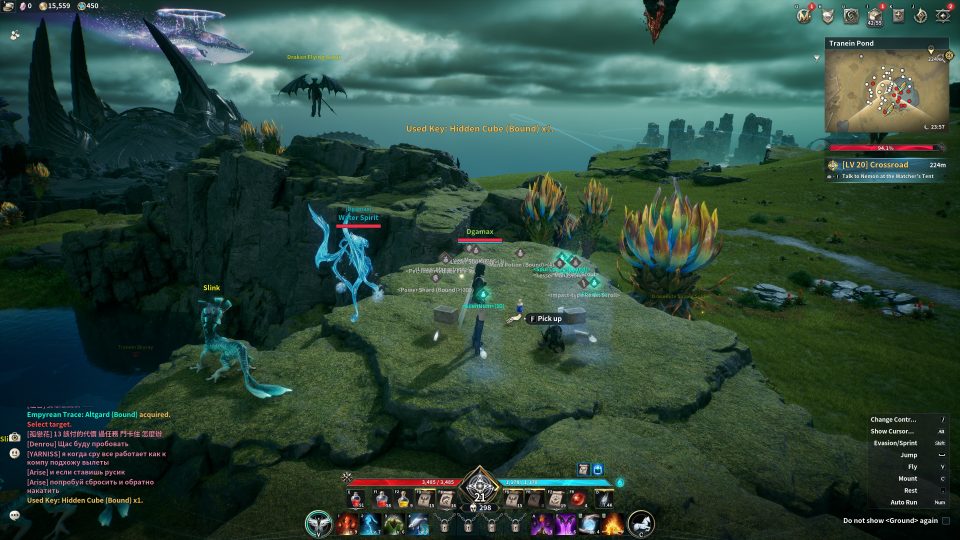This screenshot has height=540, width=960.
Task: Tick the do not show Ground checkbox
Action: click(x=945, y=520)
